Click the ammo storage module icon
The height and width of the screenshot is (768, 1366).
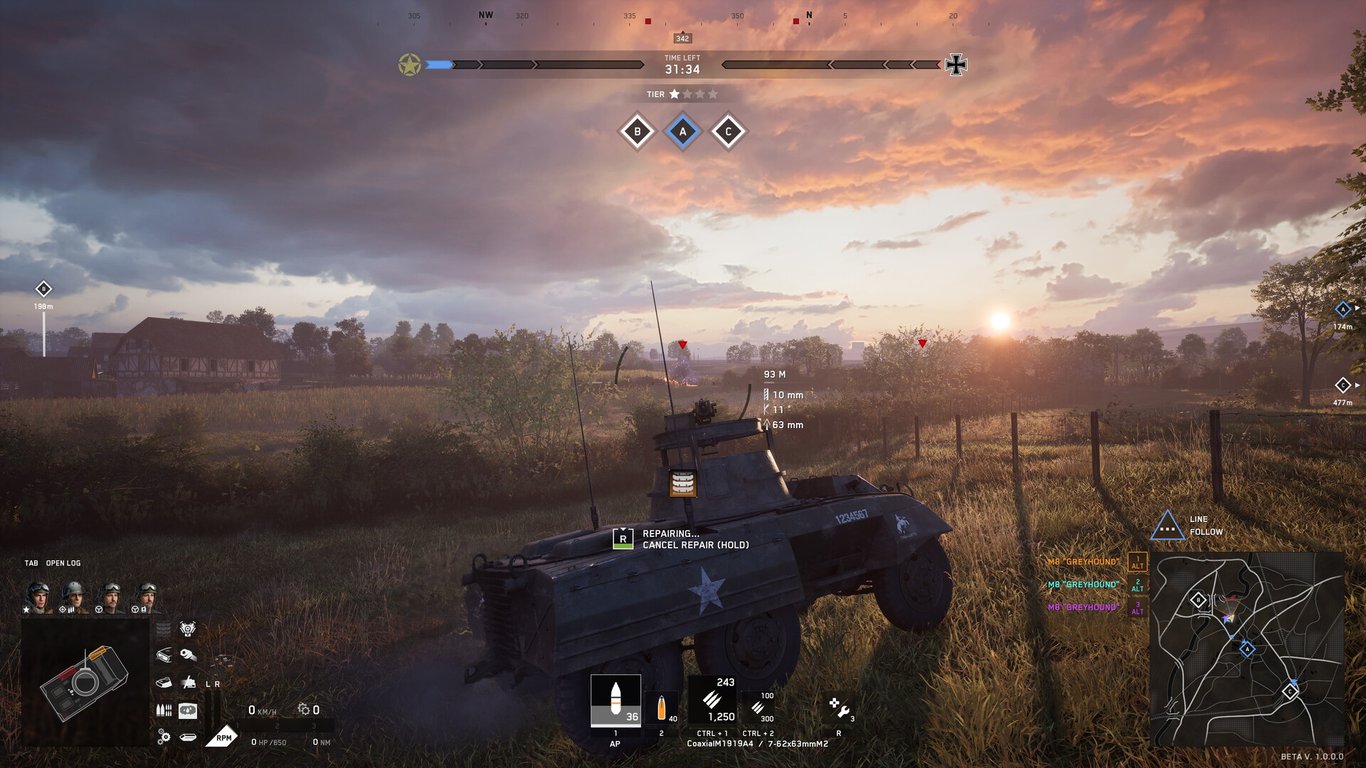tap(164, 709)
